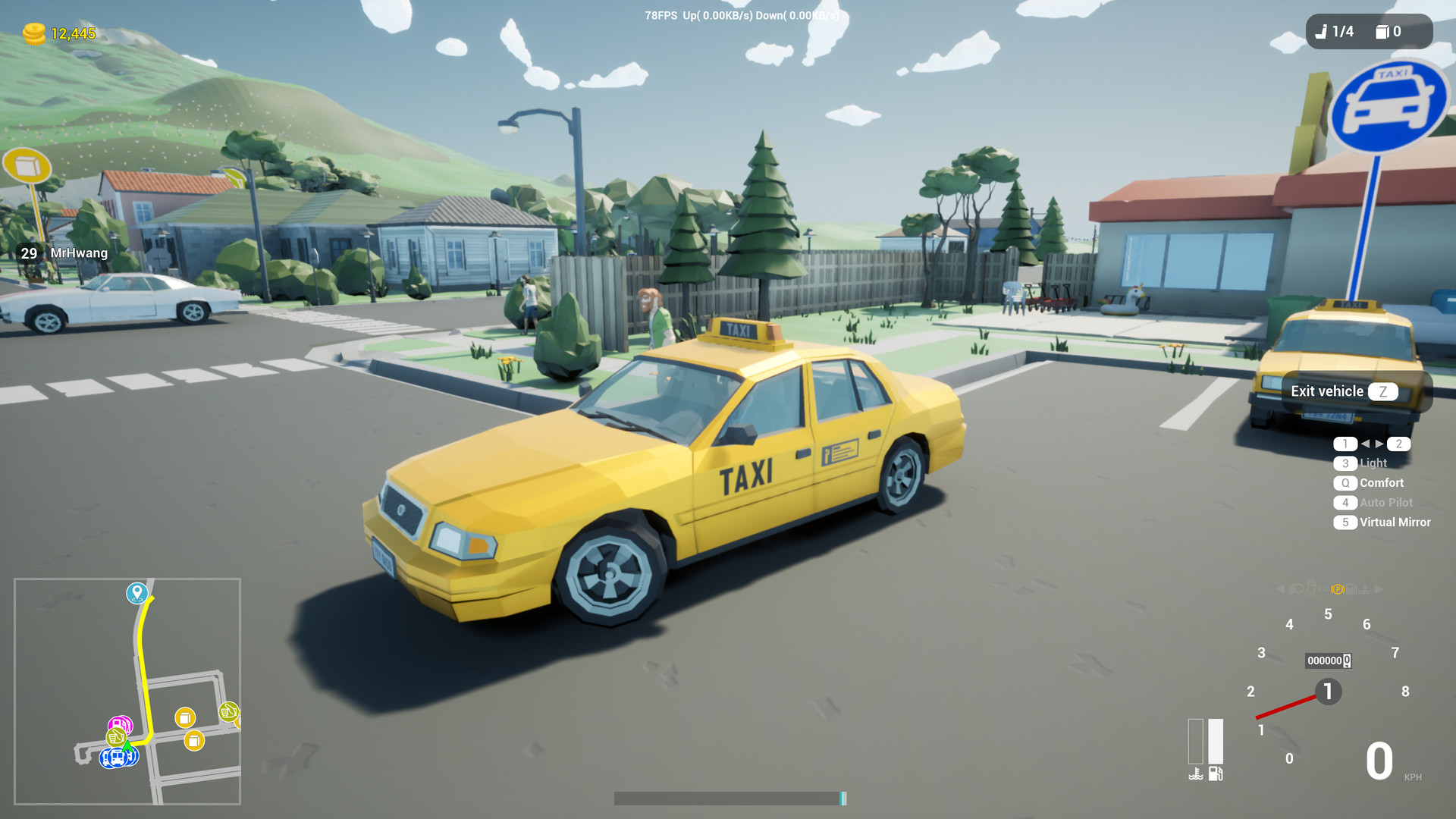Enable Auto Pilot mode
The image size is (1456, 819).
[x=1384, y=502]
